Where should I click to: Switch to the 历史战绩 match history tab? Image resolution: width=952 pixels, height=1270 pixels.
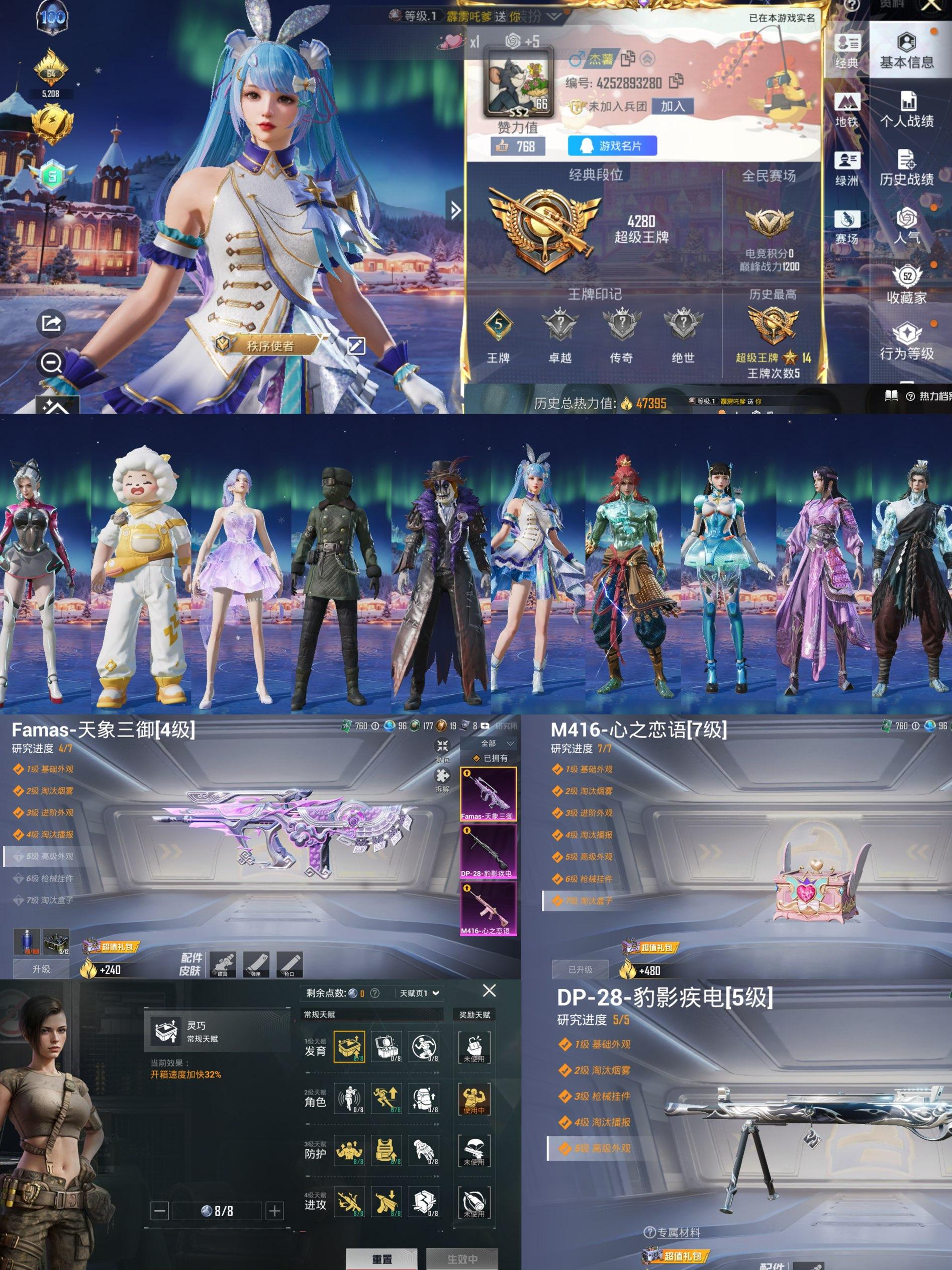click(907, 167)
